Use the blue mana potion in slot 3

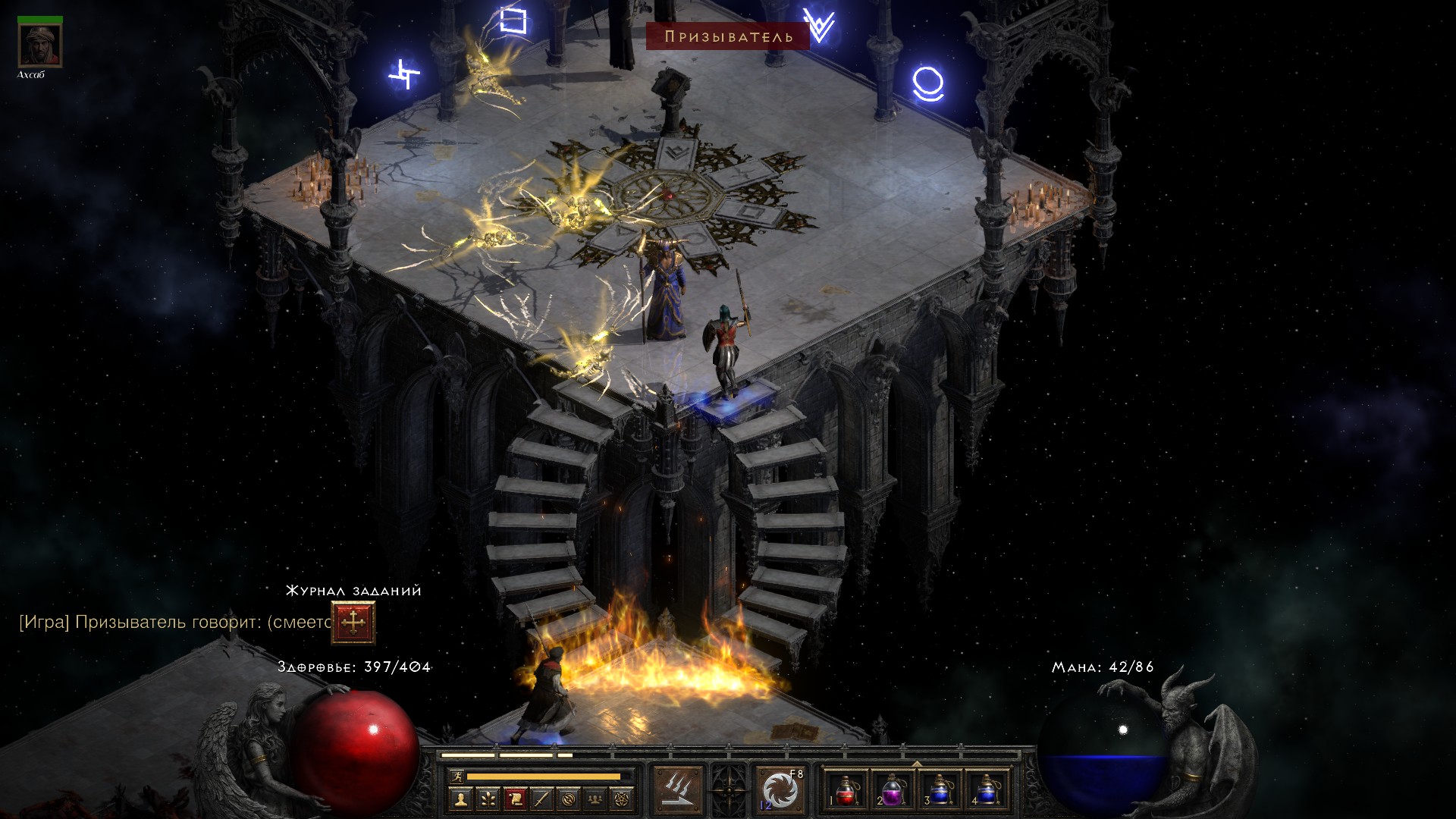click(x=939, y=791)
